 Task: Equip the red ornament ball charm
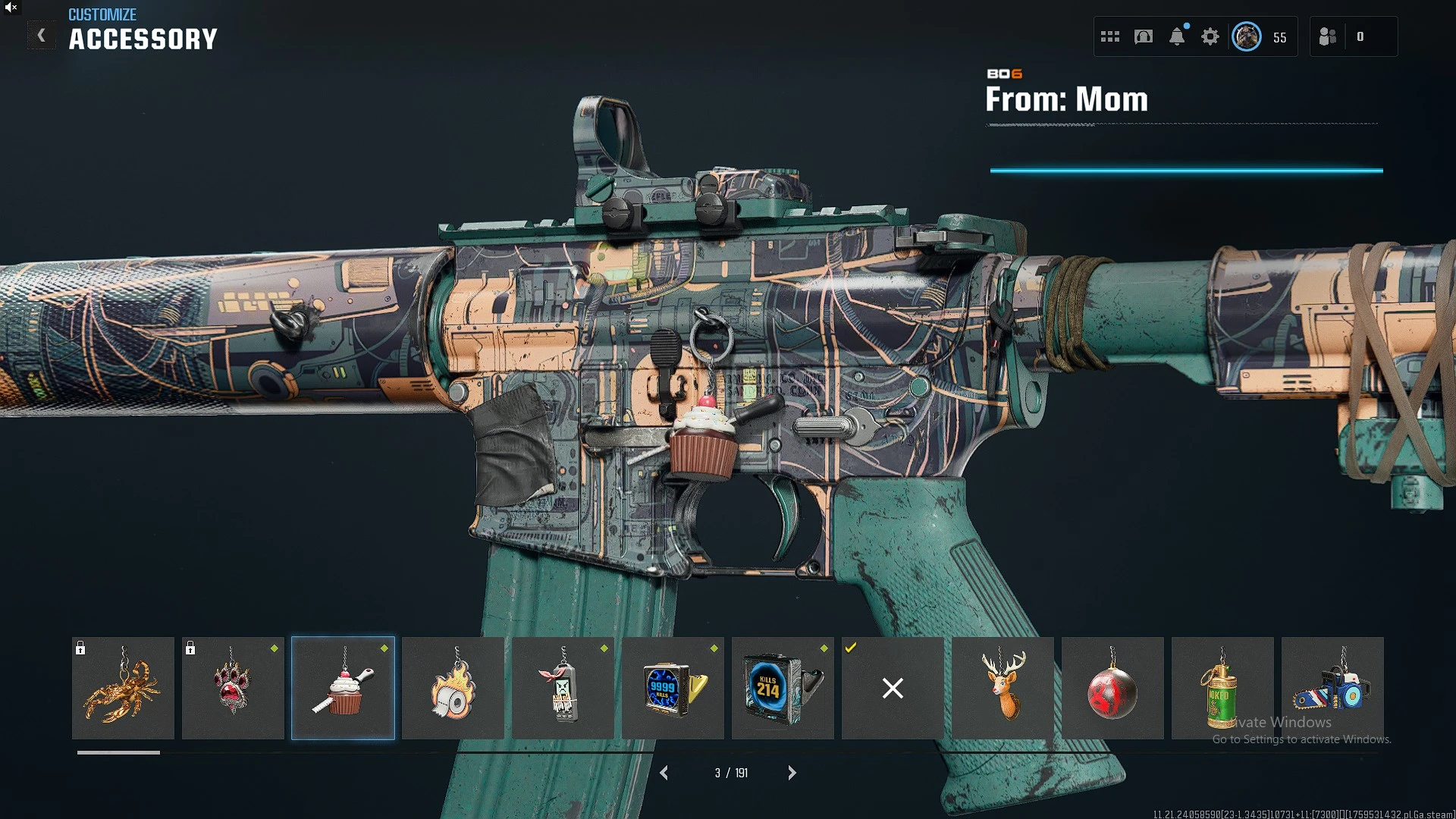click(1112, 688)
